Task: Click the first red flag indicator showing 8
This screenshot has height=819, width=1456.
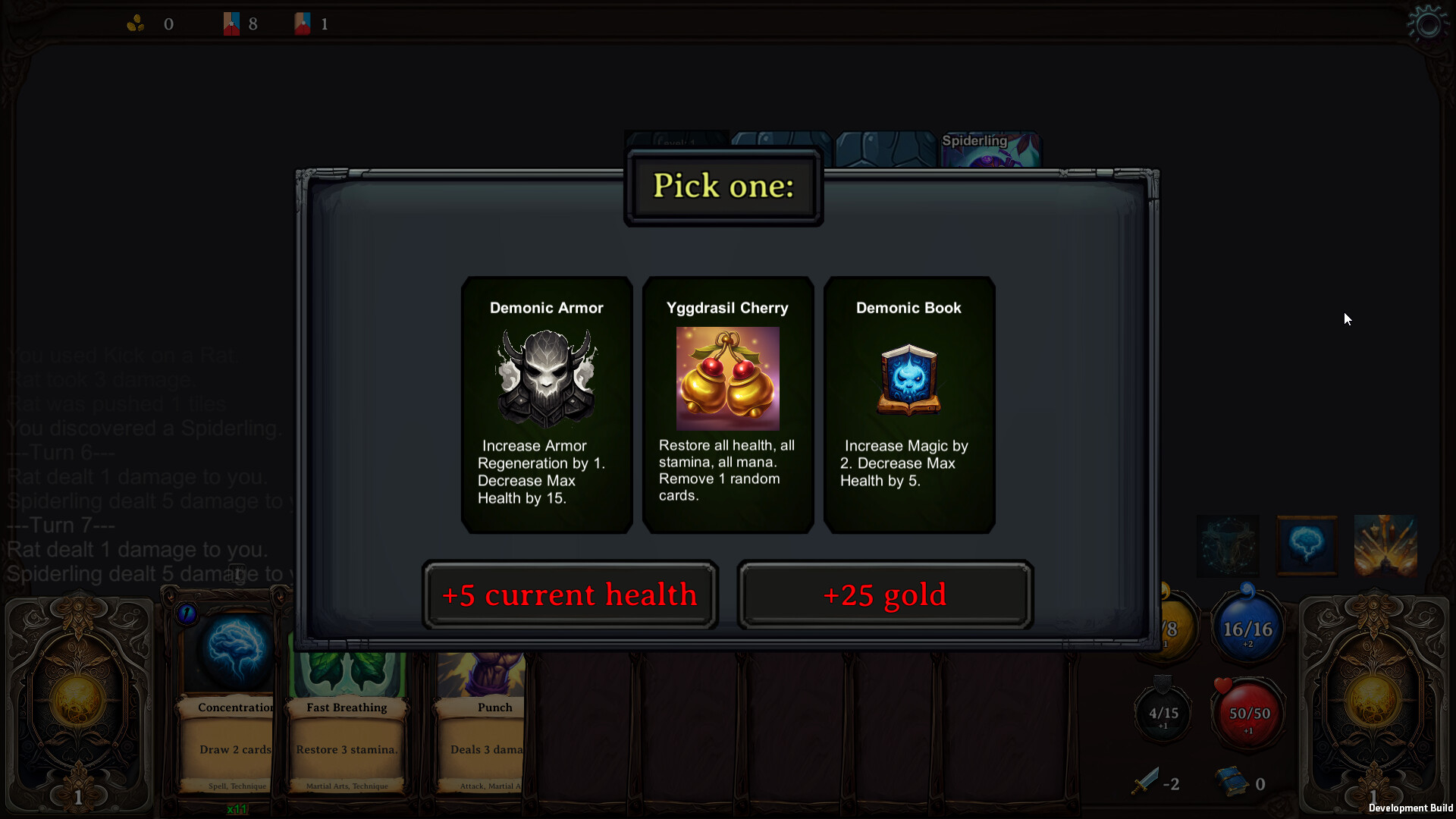Action: click(x=233, y=23)
